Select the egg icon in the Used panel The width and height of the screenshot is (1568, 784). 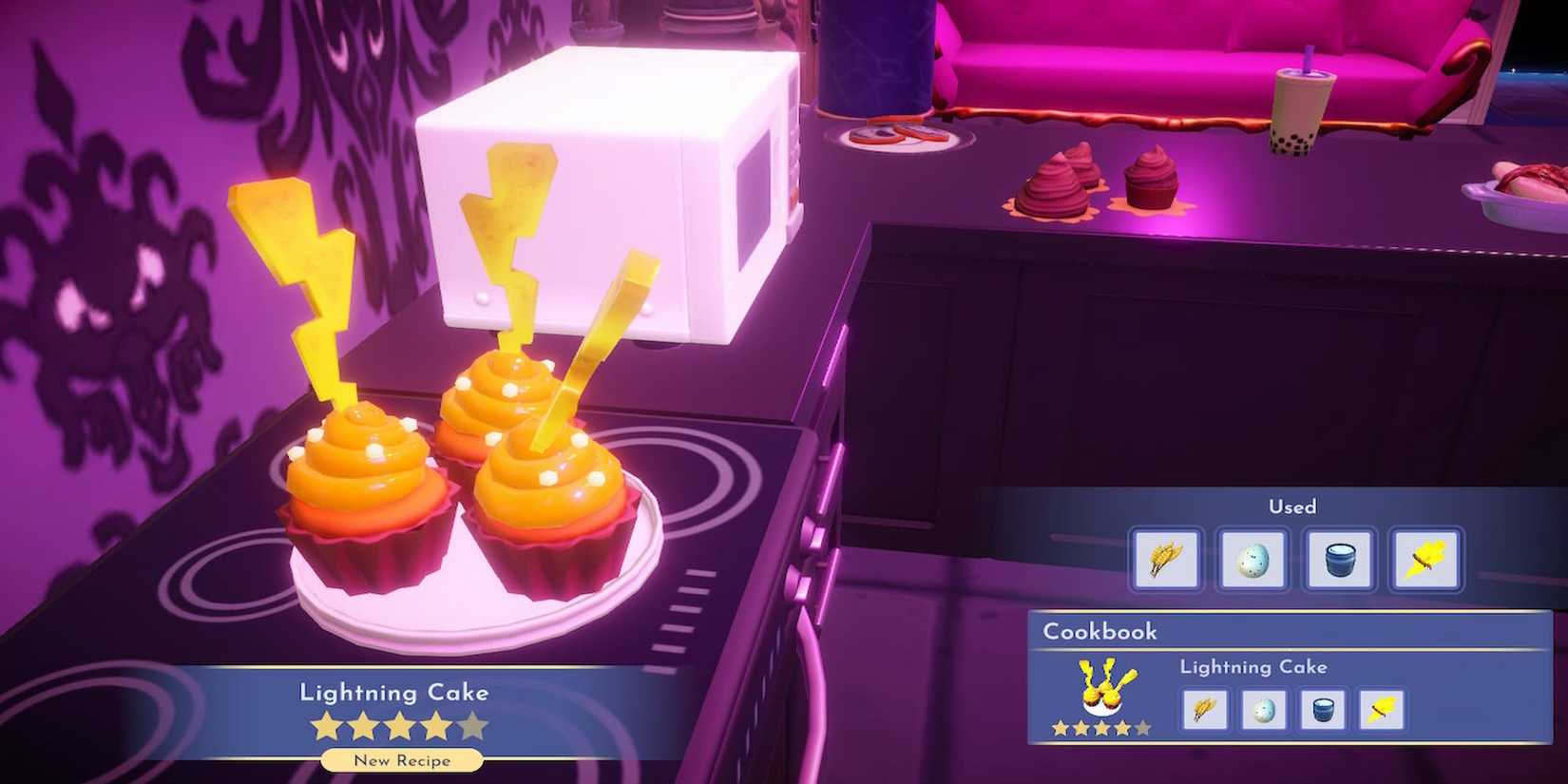coord(1252,560)
